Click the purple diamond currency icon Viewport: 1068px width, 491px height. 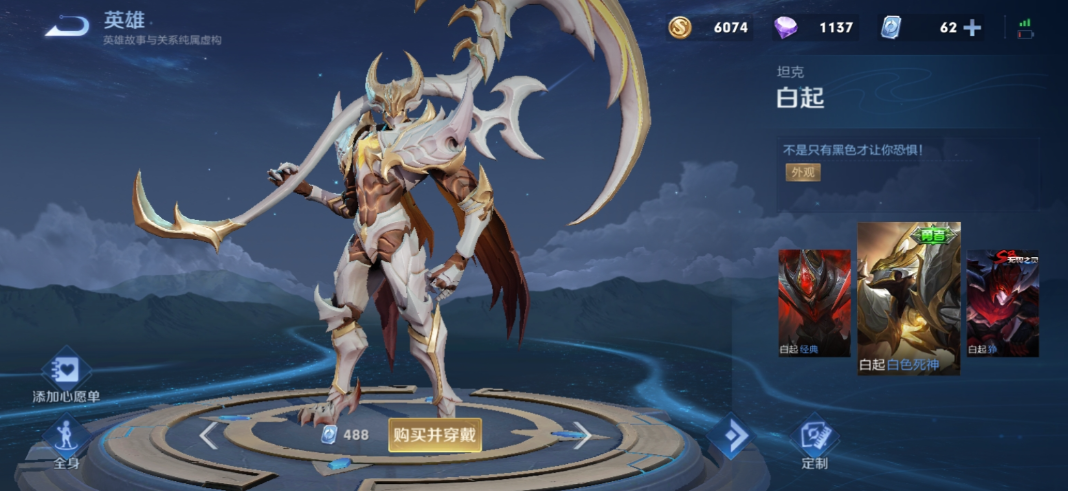pos(787,28)
